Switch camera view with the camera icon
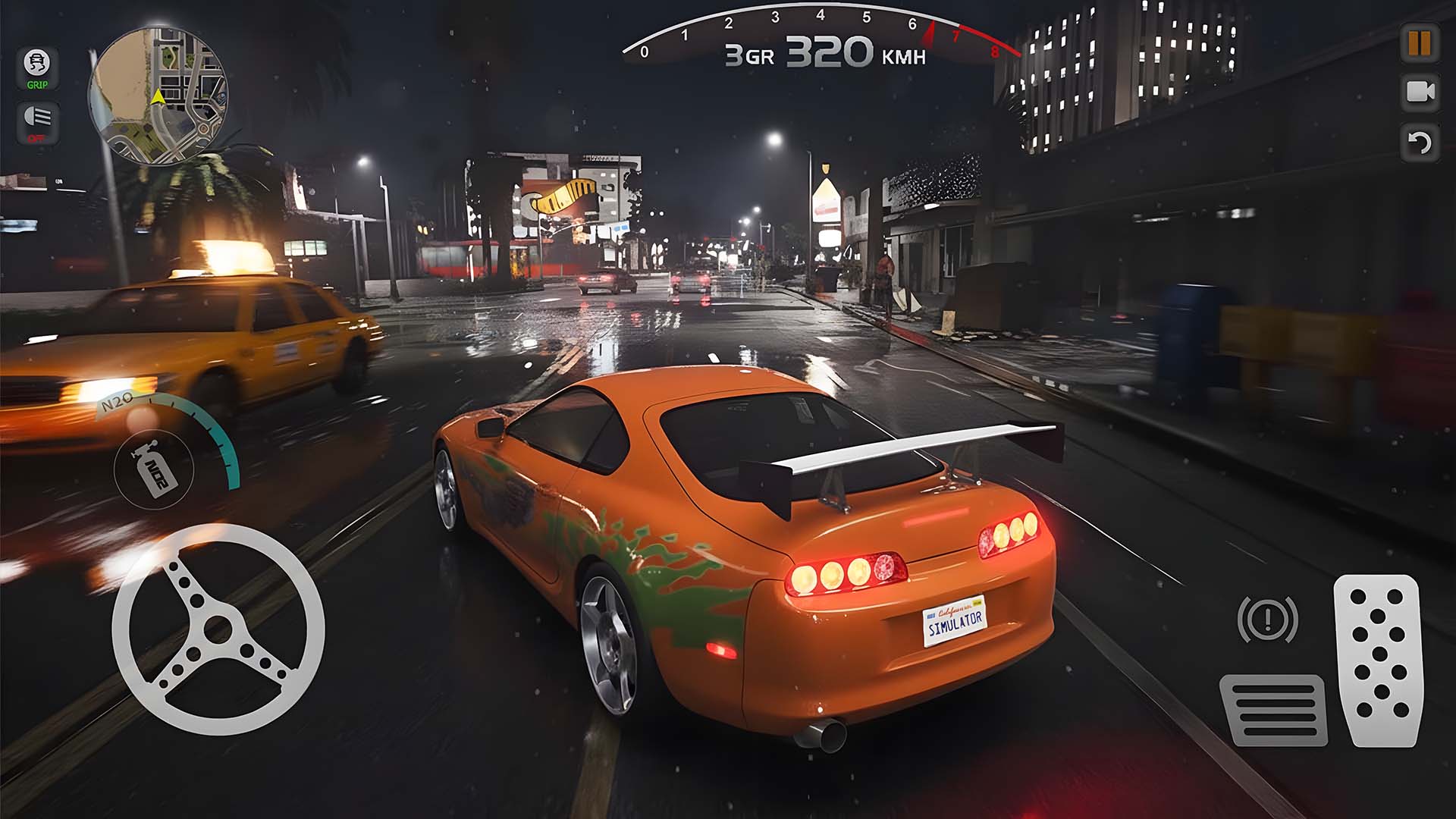 pos(1420,93)
